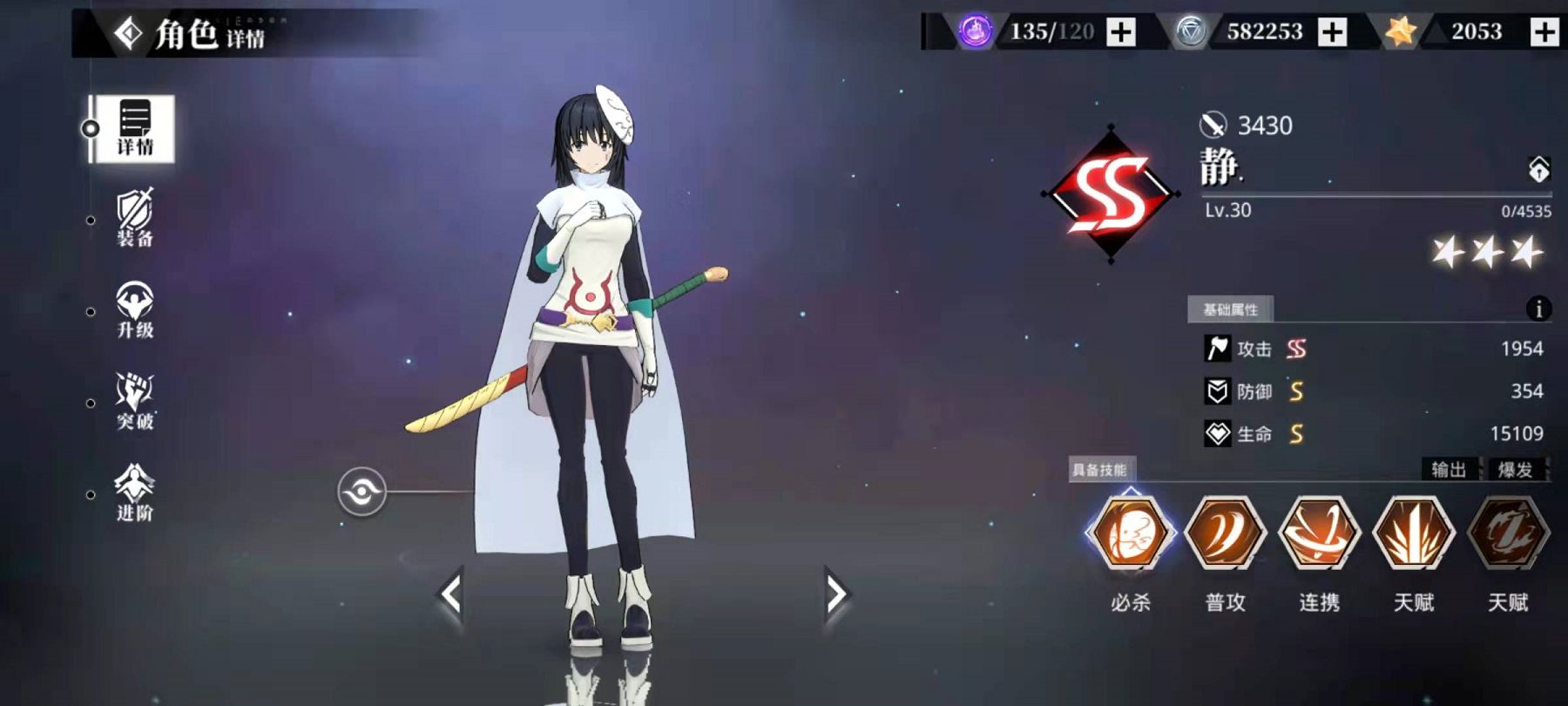Open the 升级 level-up tab
Screen dimensions: 1568x706
[134, 310]
